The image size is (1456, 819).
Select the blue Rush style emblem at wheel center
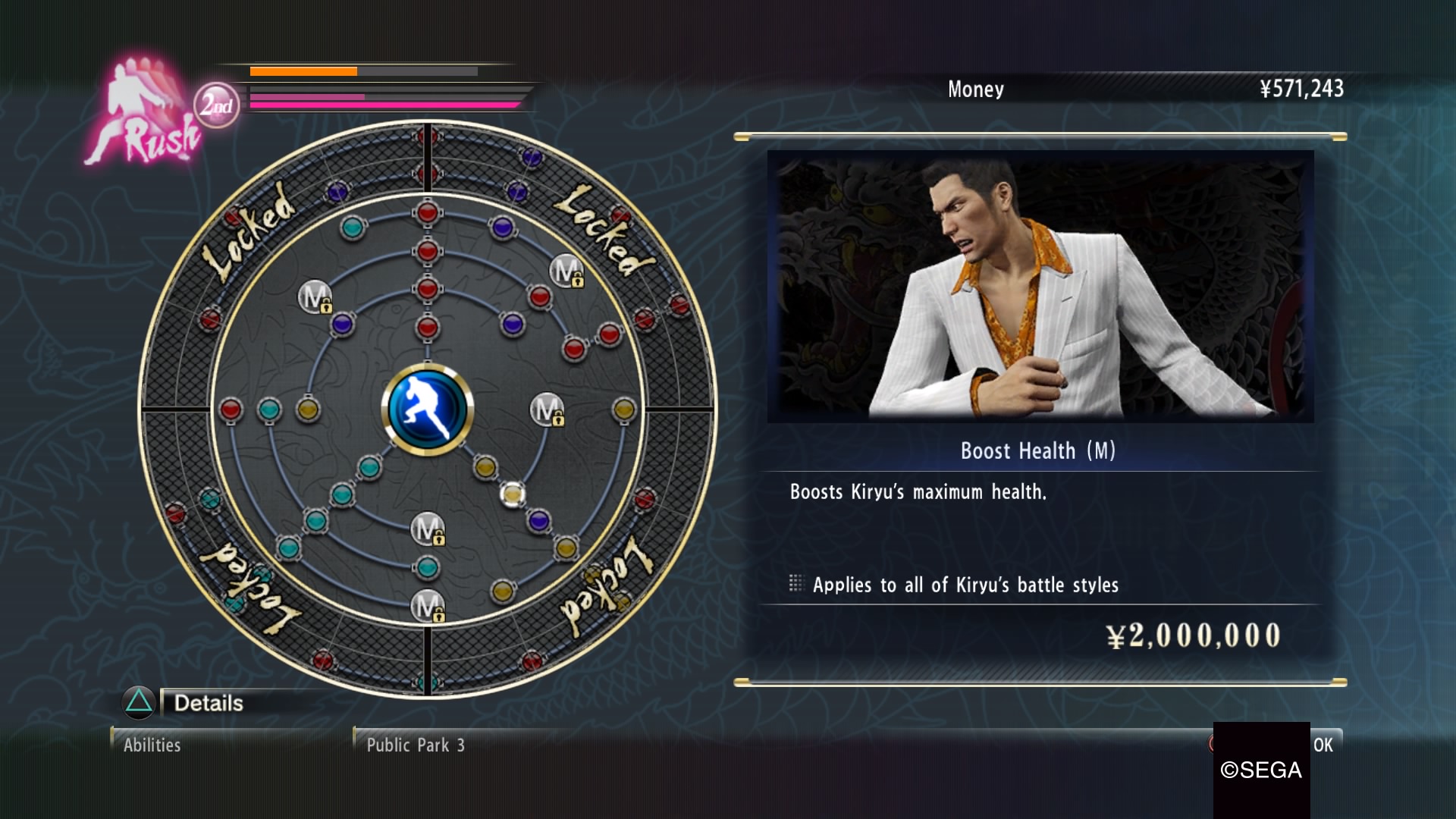click(x=428, y=409)
